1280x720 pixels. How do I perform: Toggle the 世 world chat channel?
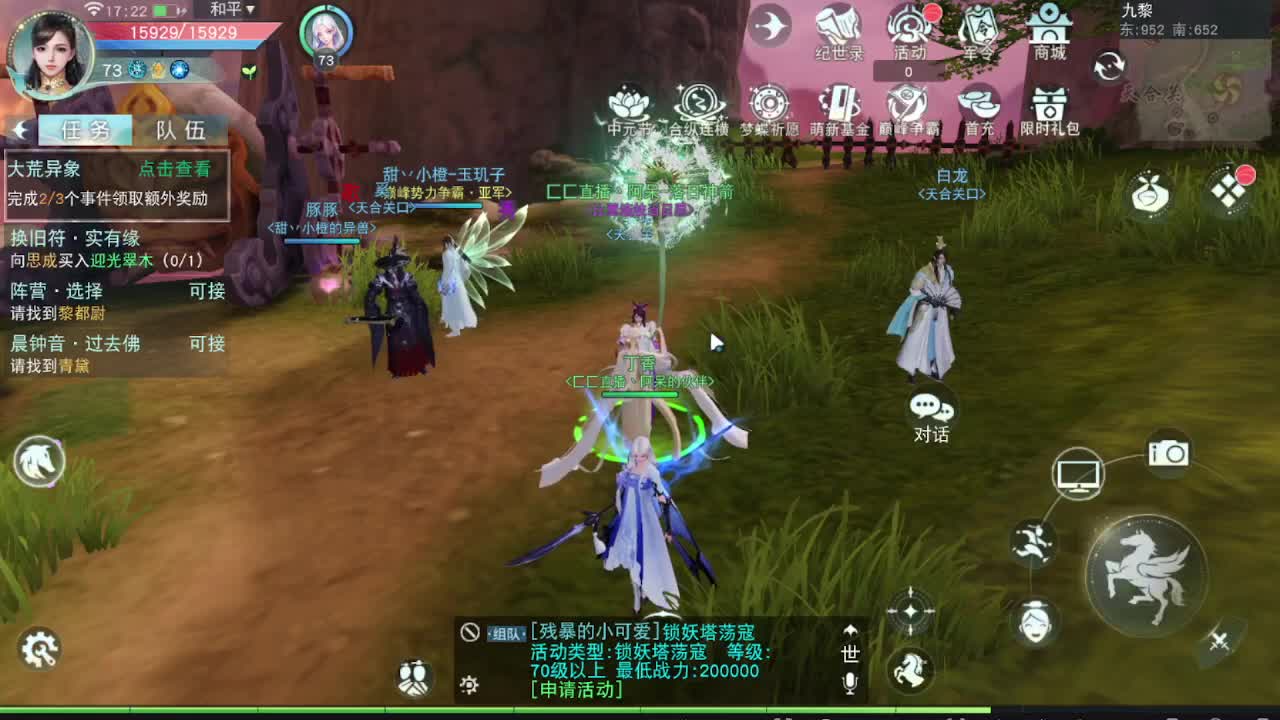point(851,653)
